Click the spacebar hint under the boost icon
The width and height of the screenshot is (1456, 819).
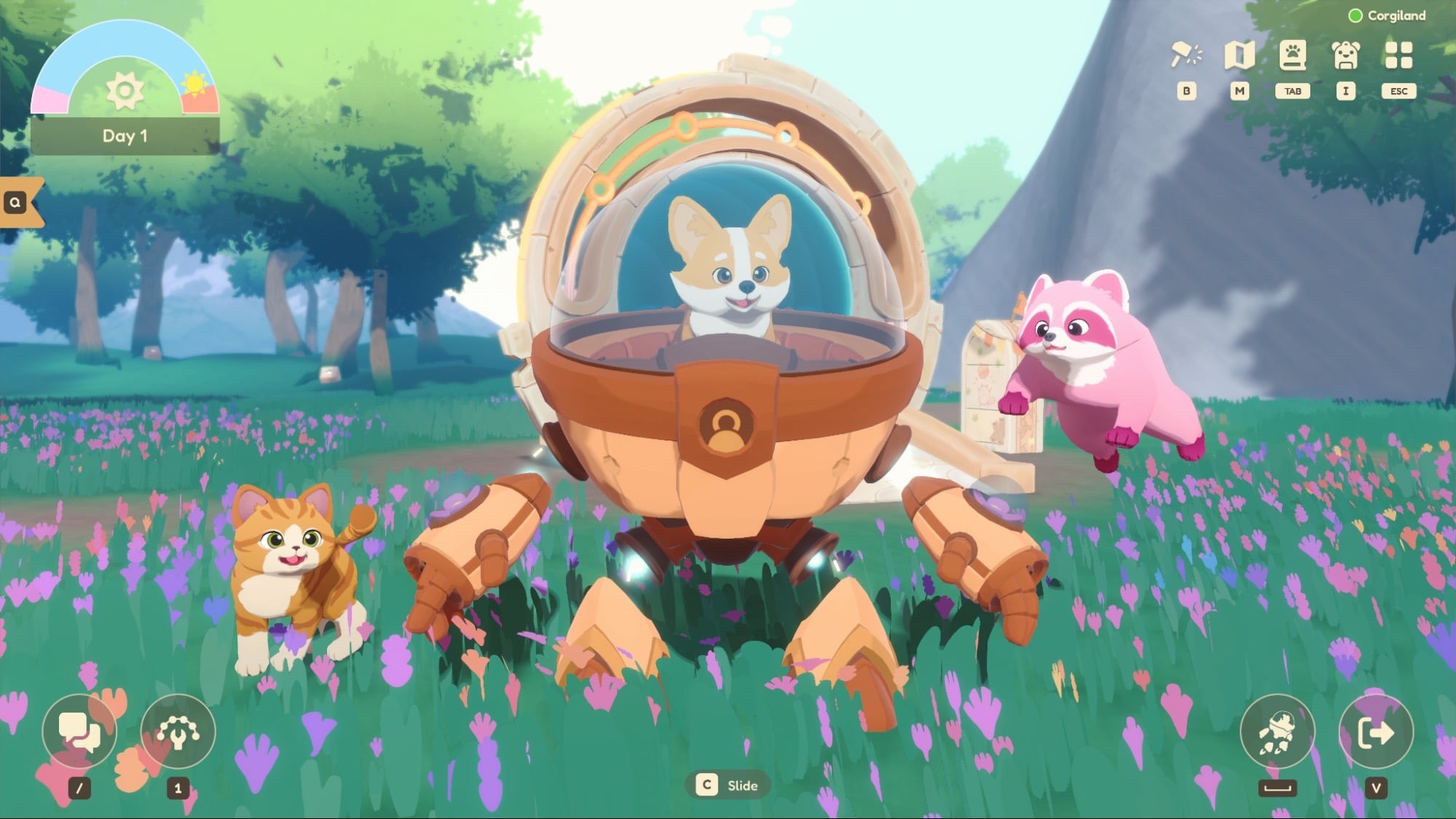pos(1278,786)
